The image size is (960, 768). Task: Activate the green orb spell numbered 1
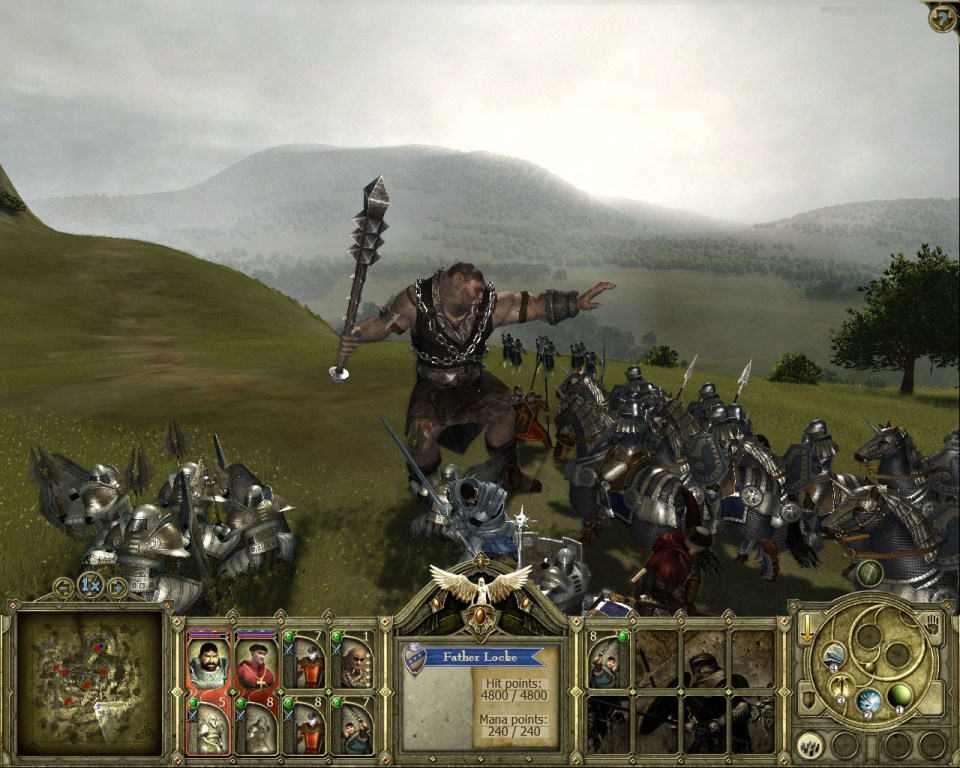(x=901, y=695)
